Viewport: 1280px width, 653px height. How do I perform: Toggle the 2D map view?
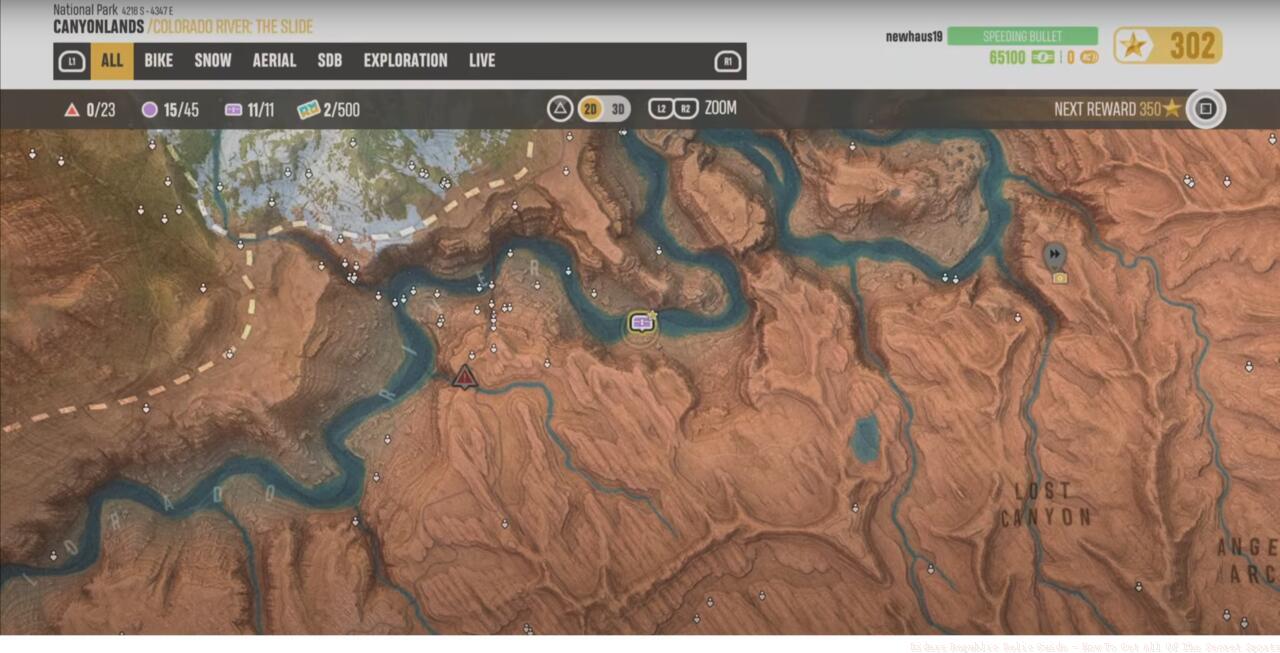tap(591, 109)
